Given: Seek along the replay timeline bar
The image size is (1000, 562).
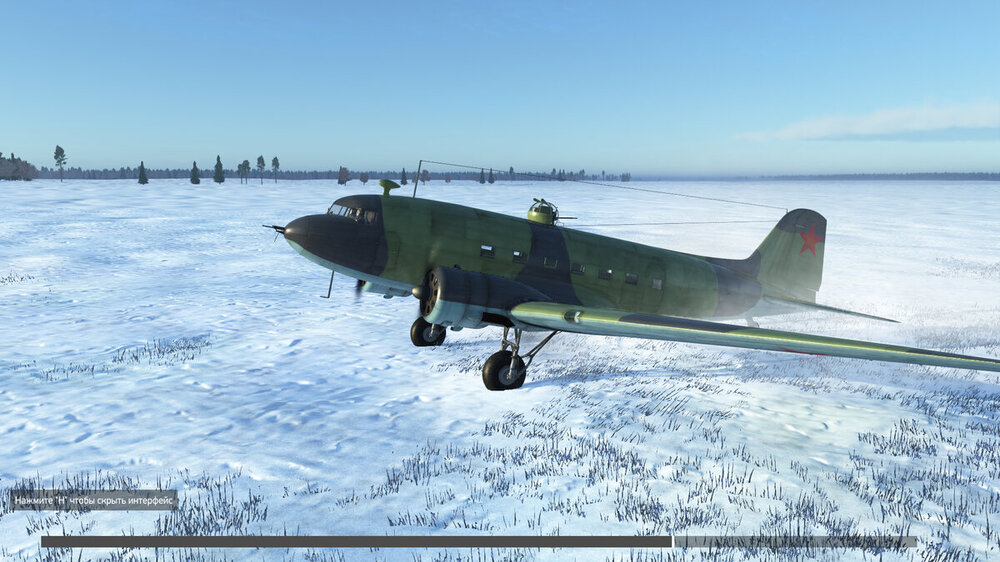Looking at the screenshot, I should 478,541.
